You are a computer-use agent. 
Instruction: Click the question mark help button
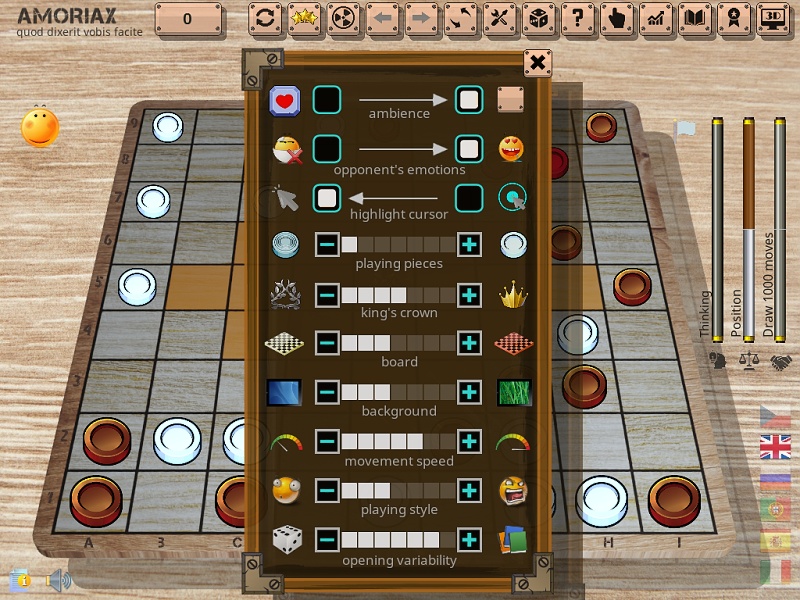tap(574, 18)
